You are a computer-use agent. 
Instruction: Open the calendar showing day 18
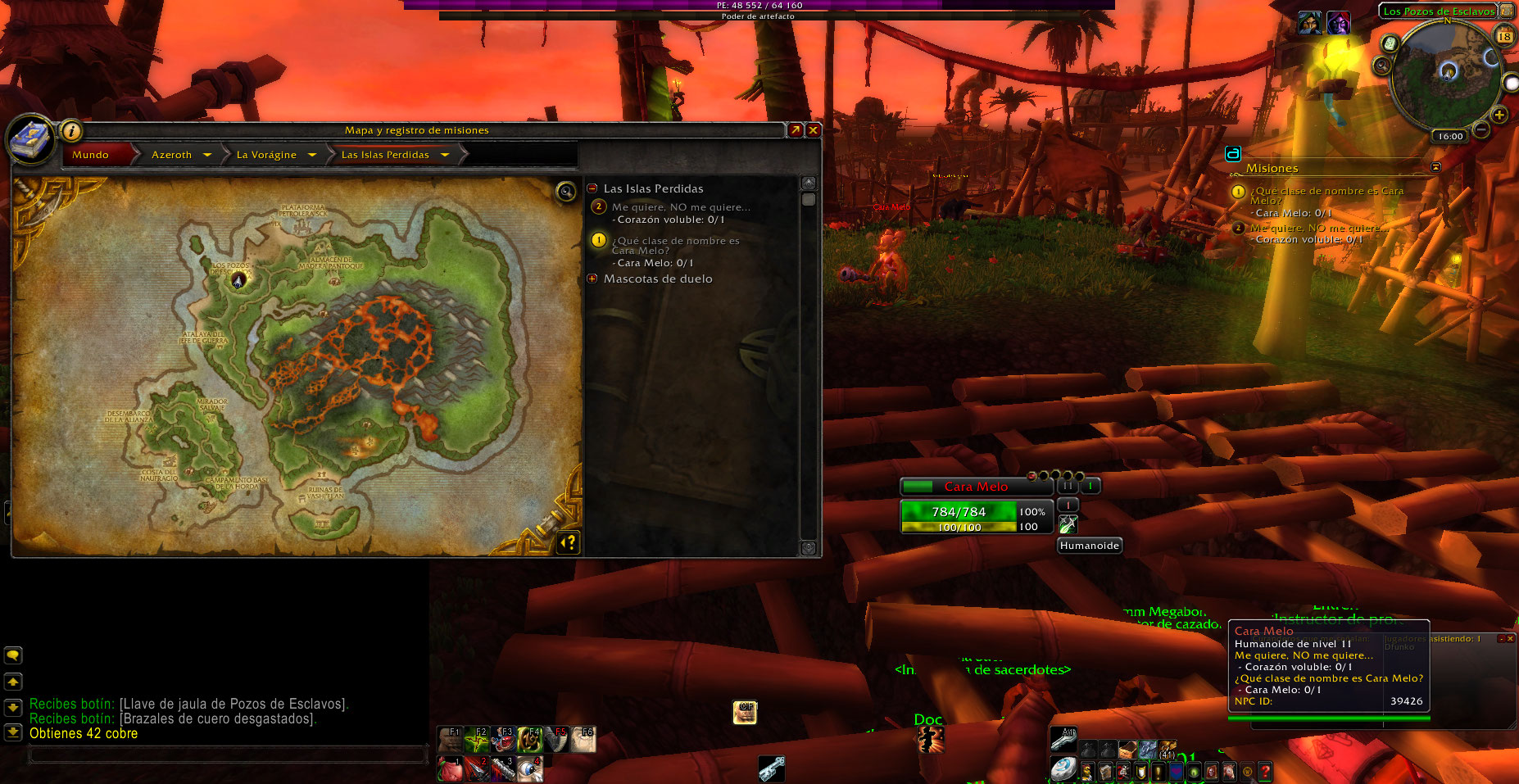click(x=1504, y=36)
